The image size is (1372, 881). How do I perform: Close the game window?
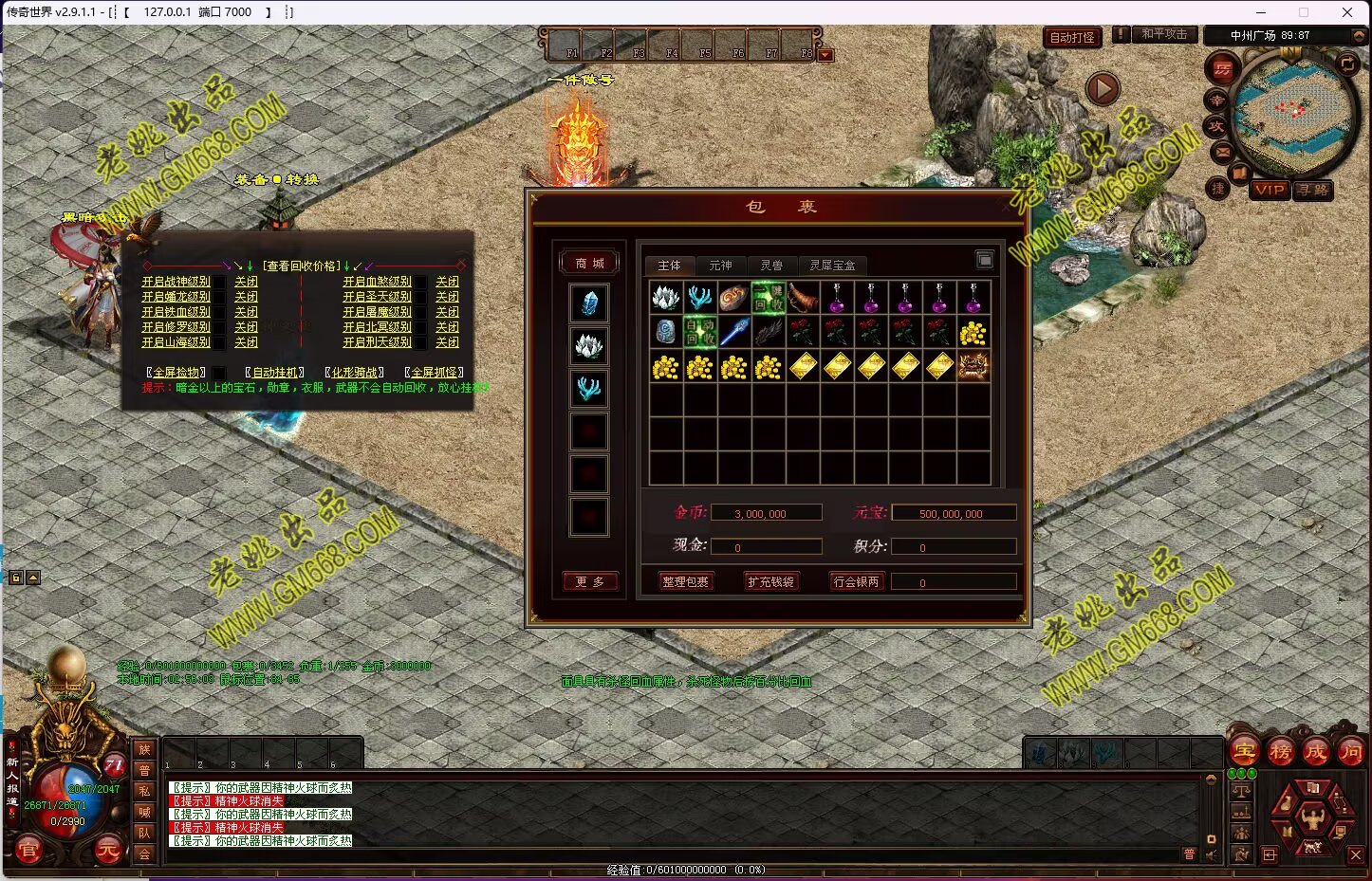pyautogui.click(x=1346, y=12)
